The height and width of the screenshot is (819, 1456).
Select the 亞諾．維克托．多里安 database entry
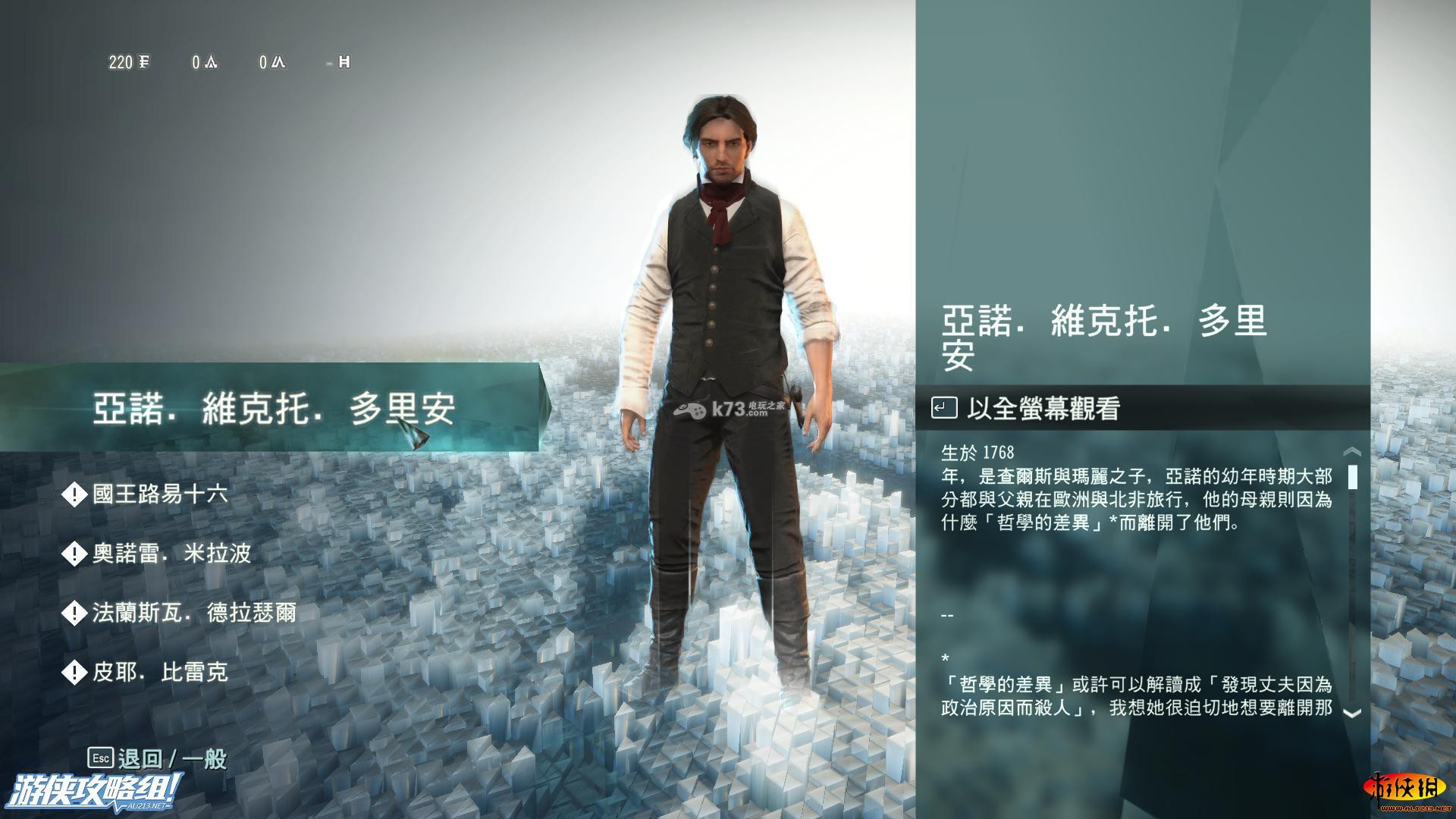273,409
